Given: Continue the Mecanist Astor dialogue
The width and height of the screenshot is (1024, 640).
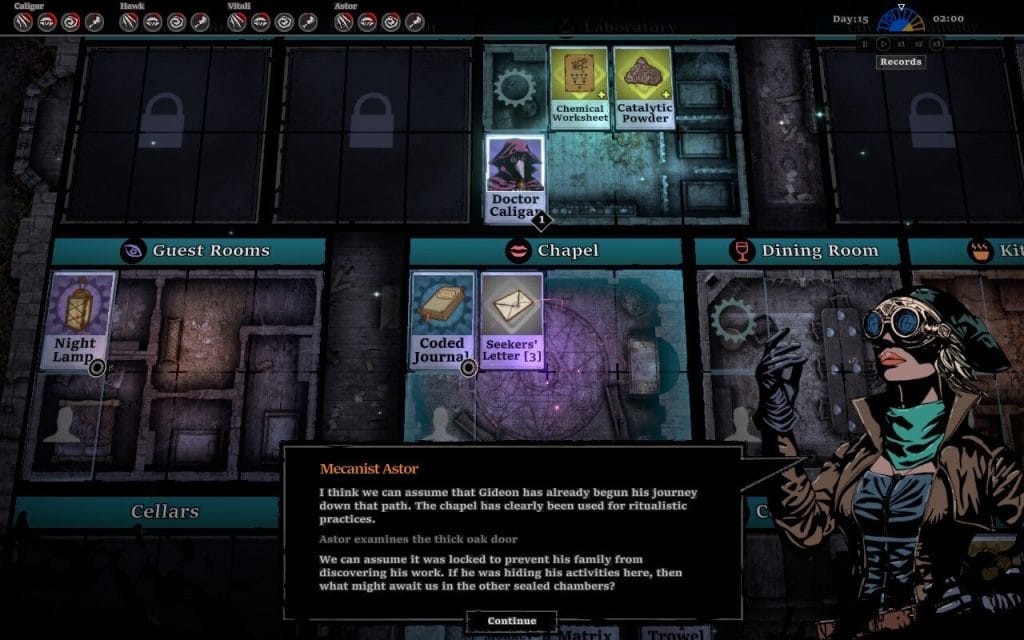Looking at the screenshot, I should coord(511,621).
